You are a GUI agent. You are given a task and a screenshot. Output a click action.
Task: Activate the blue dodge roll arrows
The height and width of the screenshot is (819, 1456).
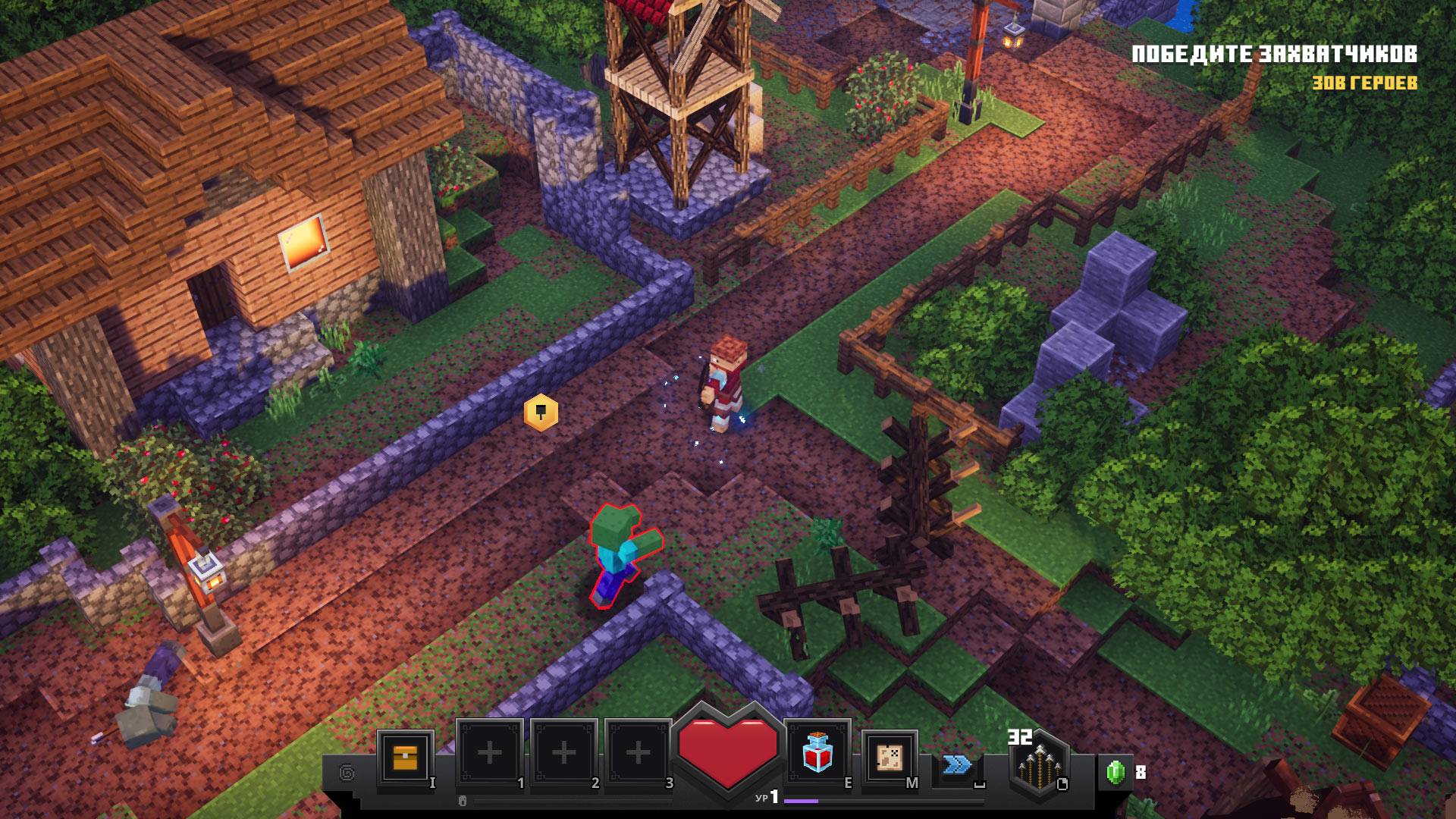click(x=957, y=764)
